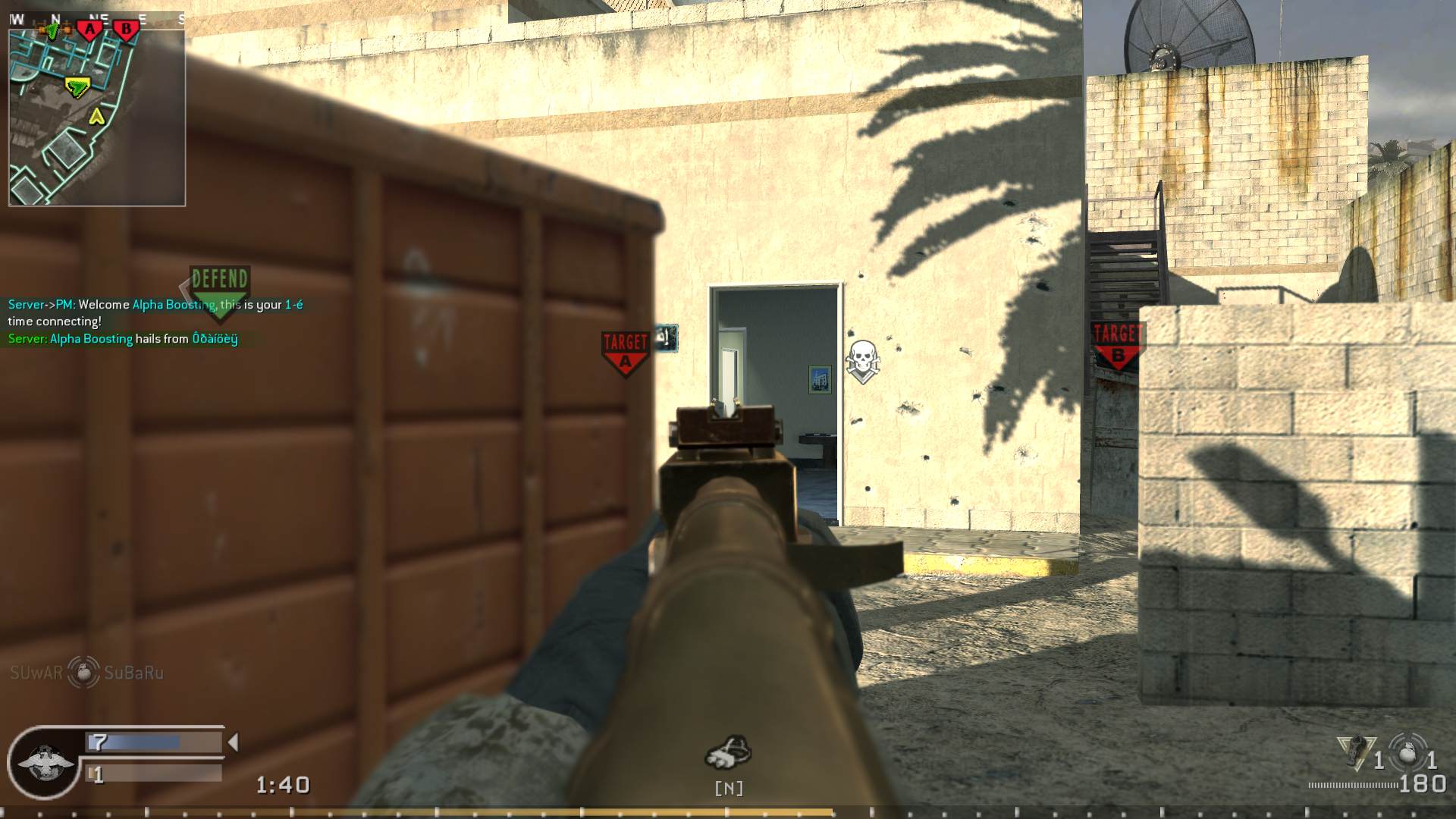Expand the [N] compass heading indicator
This screenshot has height=819, width=1456.
point(729,788)
